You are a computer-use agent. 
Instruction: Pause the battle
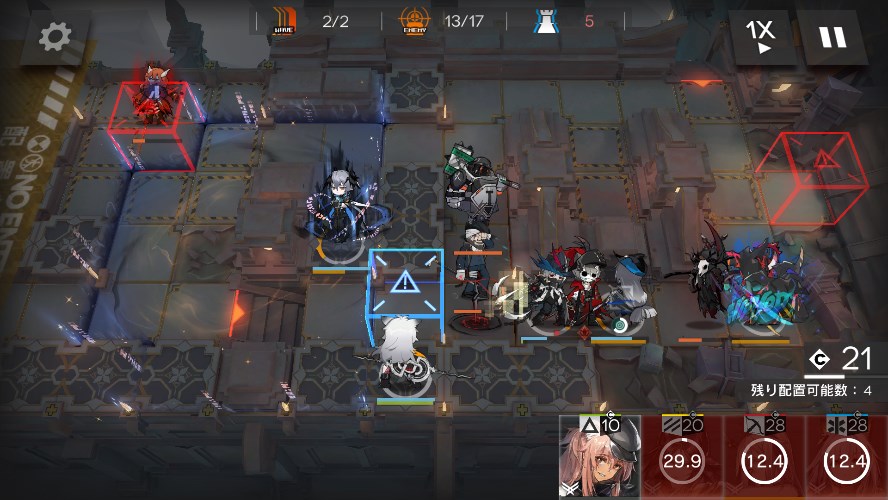(x=832, y=37)
